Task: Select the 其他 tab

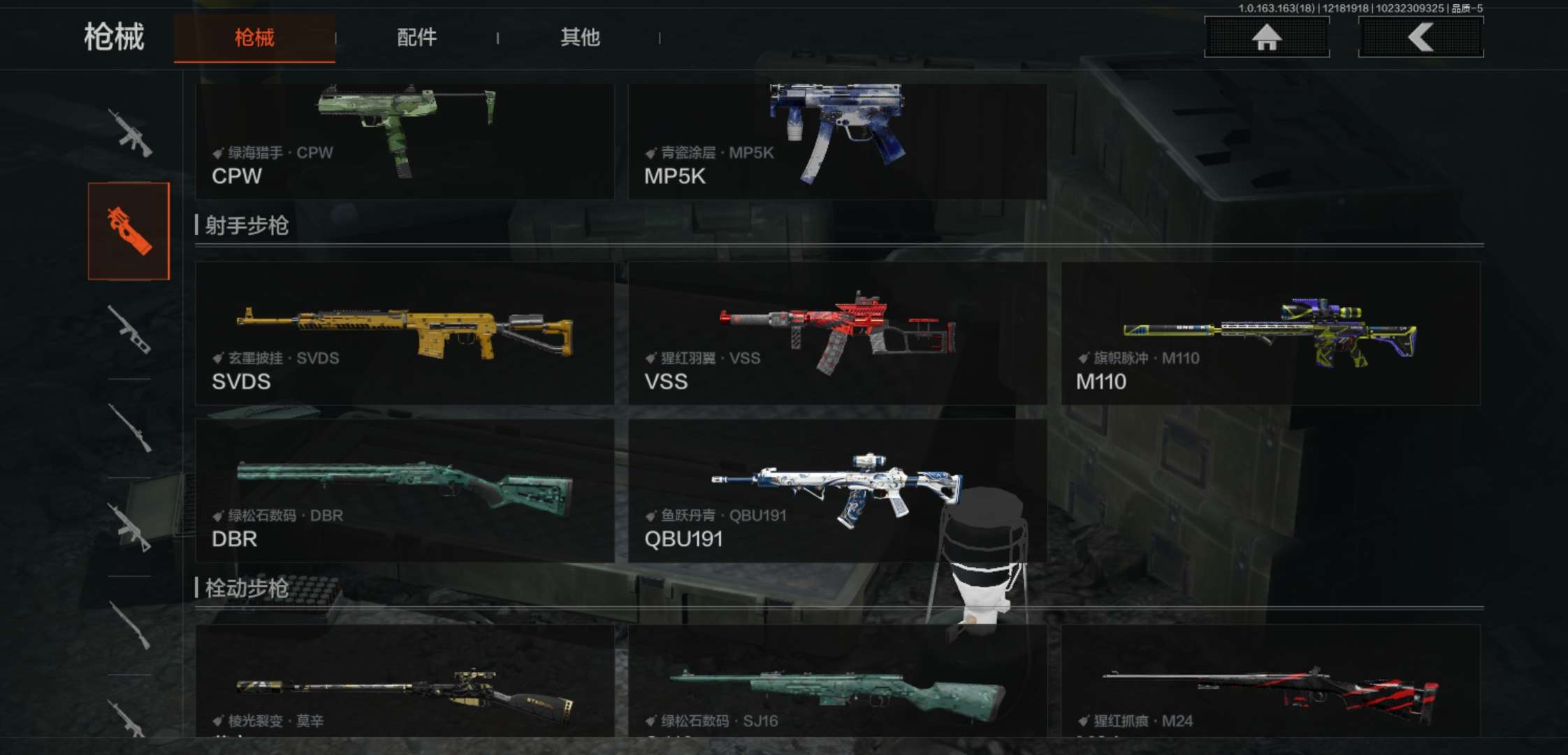Action: [x=580, y=38]
